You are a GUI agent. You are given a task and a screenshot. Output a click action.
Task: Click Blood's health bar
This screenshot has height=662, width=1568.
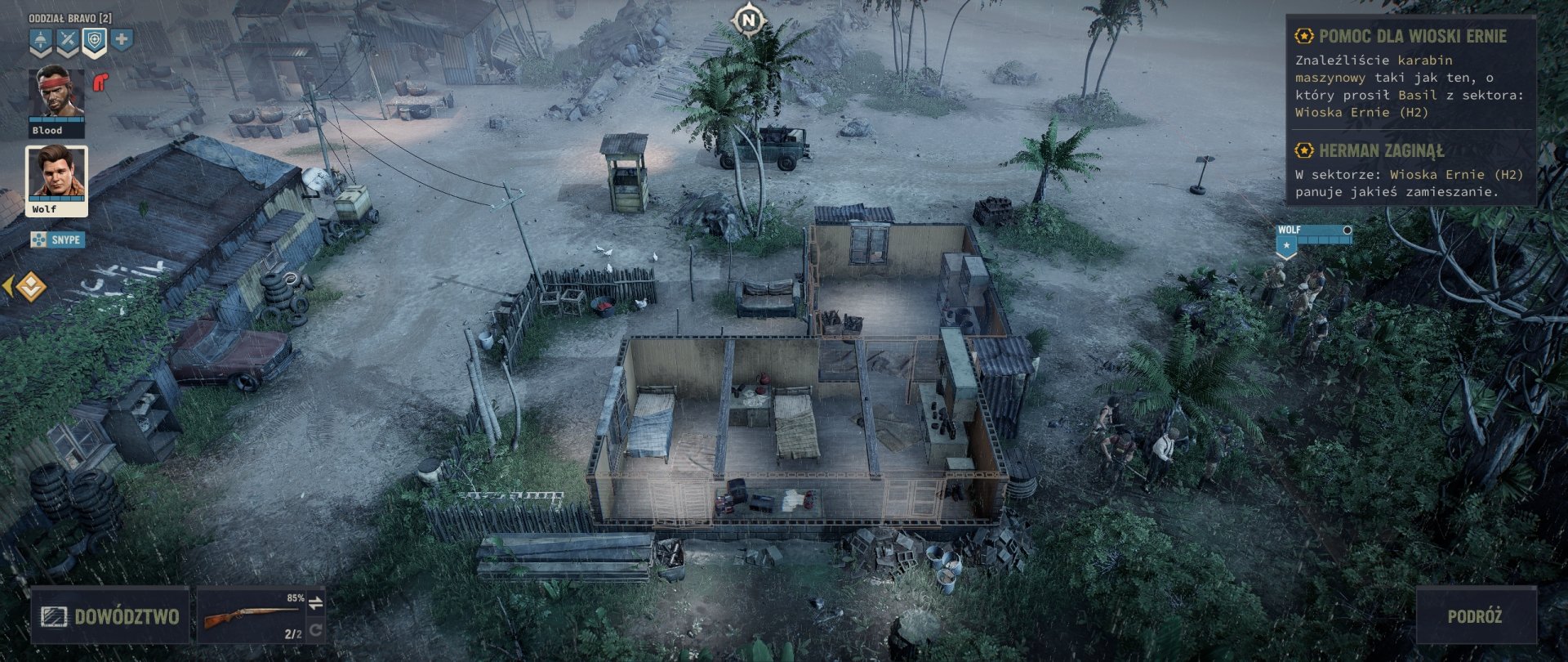(x=56, y=120)
